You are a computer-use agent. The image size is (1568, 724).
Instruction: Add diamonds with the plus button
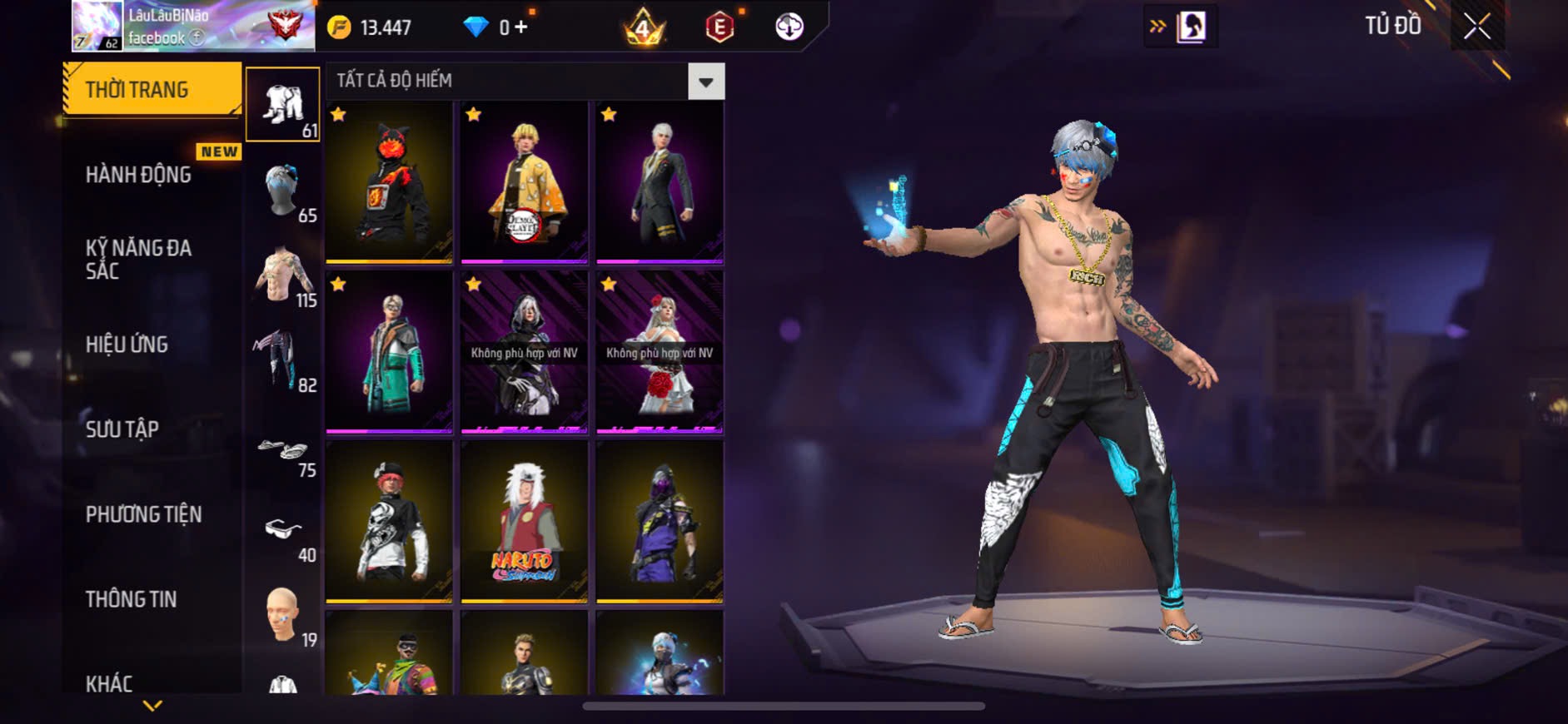(x=521, y=27)
